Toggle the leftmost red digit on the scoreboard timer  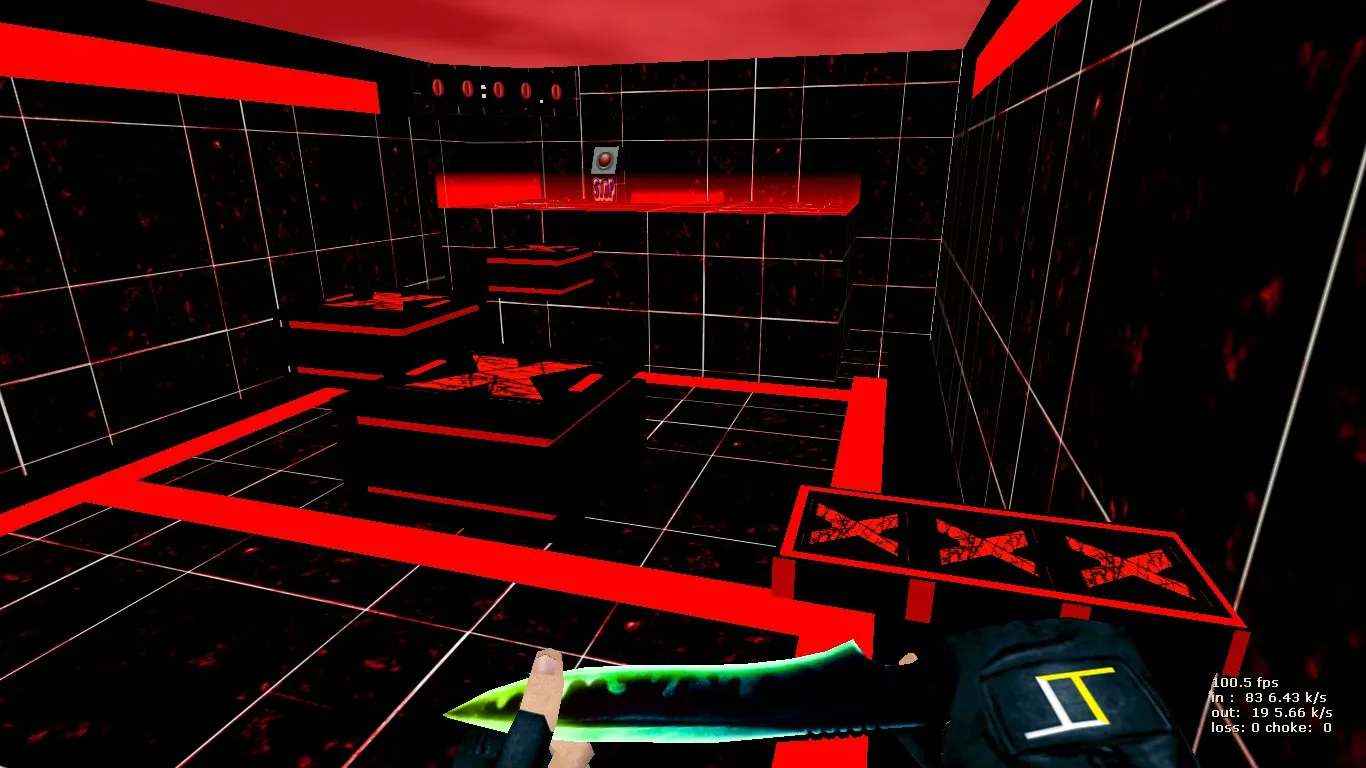coord(436,90)
